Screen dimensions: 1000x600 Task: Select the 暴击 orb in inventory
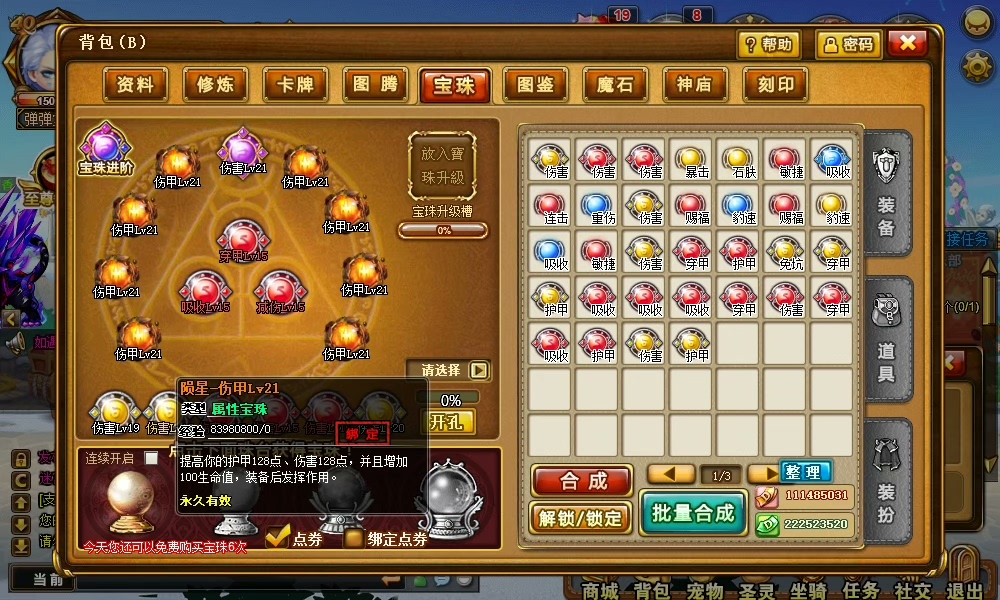[690, 161]
